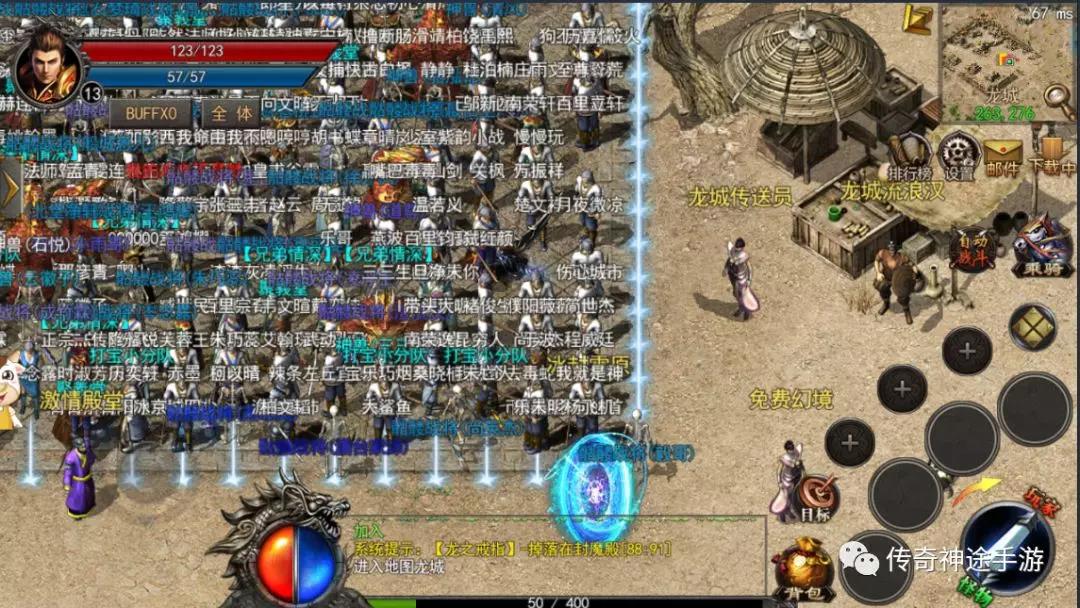Open the player portrait panel
This screenshot has width=1080, height=608.
click(47, 64)
